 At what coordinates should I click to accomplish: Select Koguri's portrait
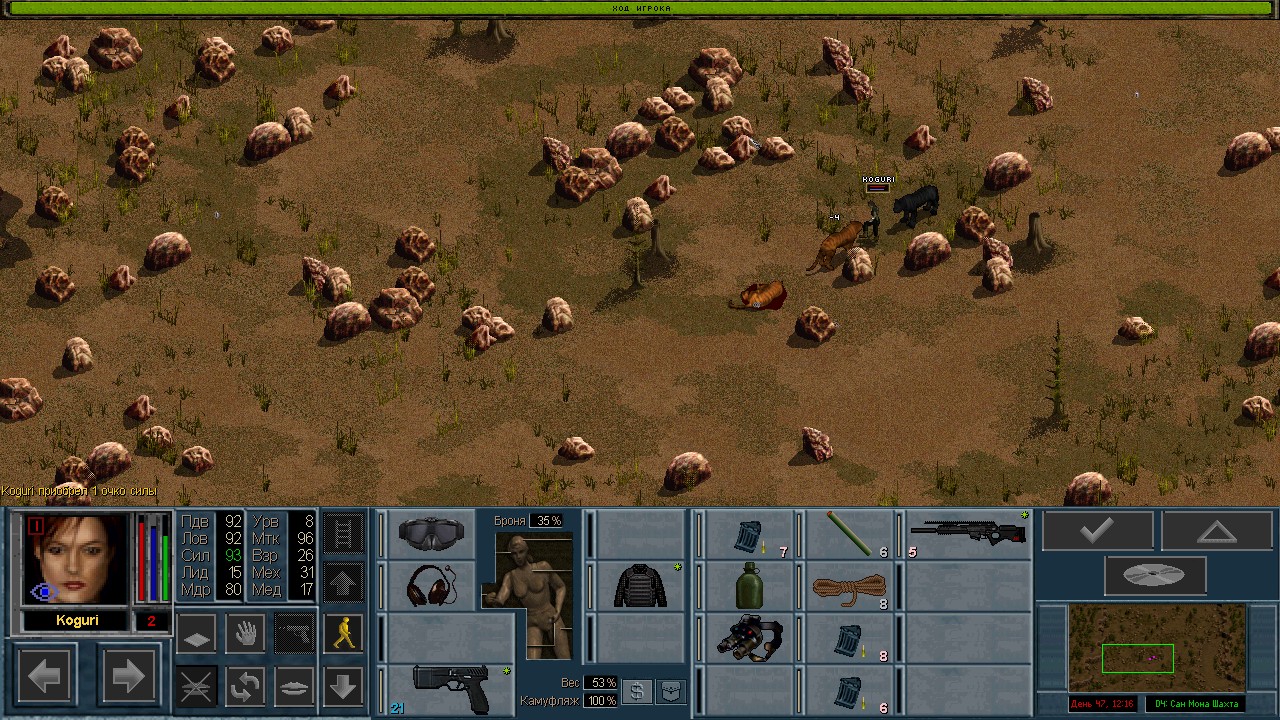(77, 559)
